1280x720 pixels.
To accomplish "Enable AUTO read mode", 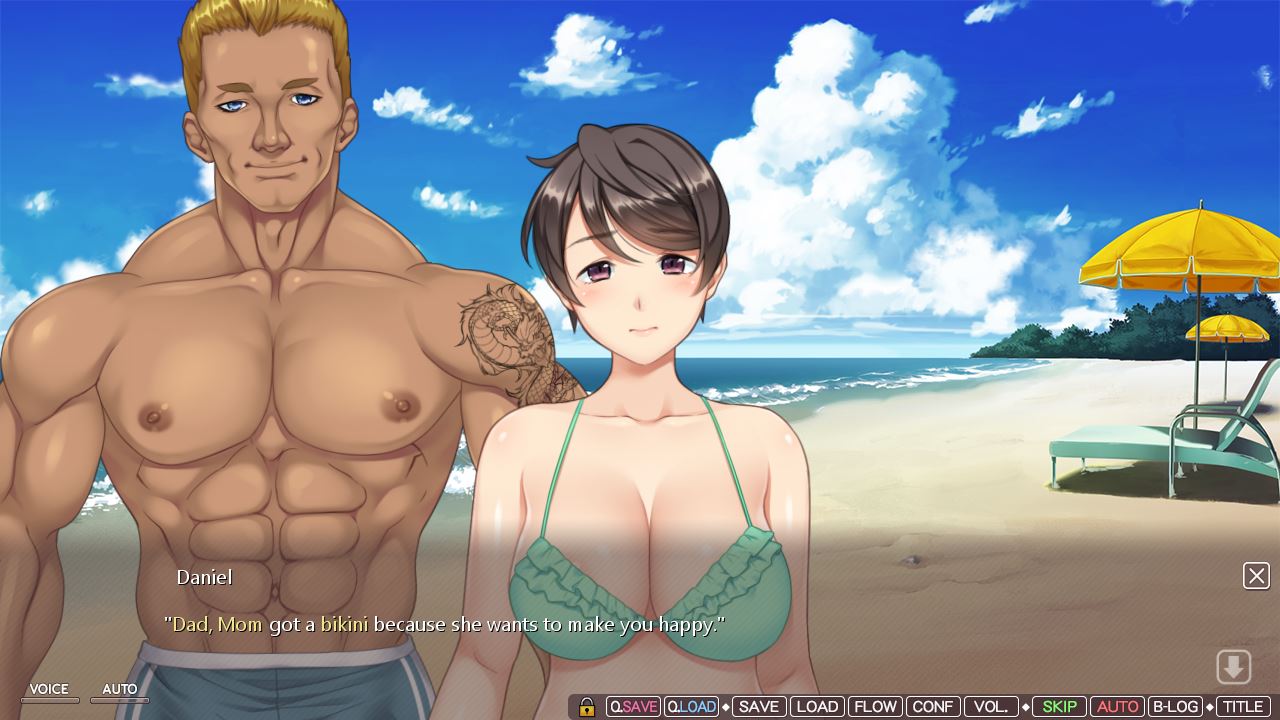I will [1118, 706].
